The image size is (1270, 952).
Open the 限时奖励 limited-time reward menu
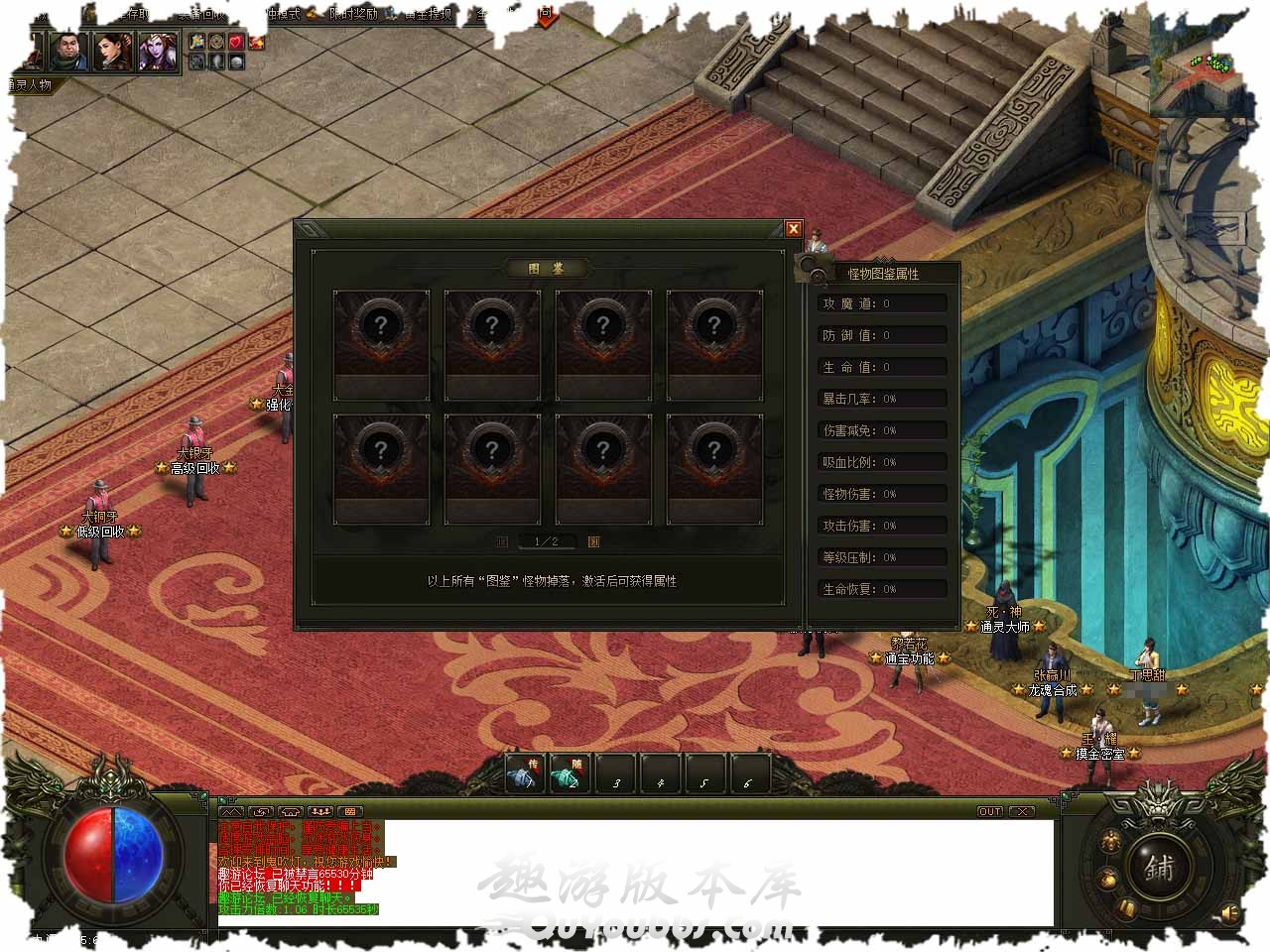(x=352, y=14)
